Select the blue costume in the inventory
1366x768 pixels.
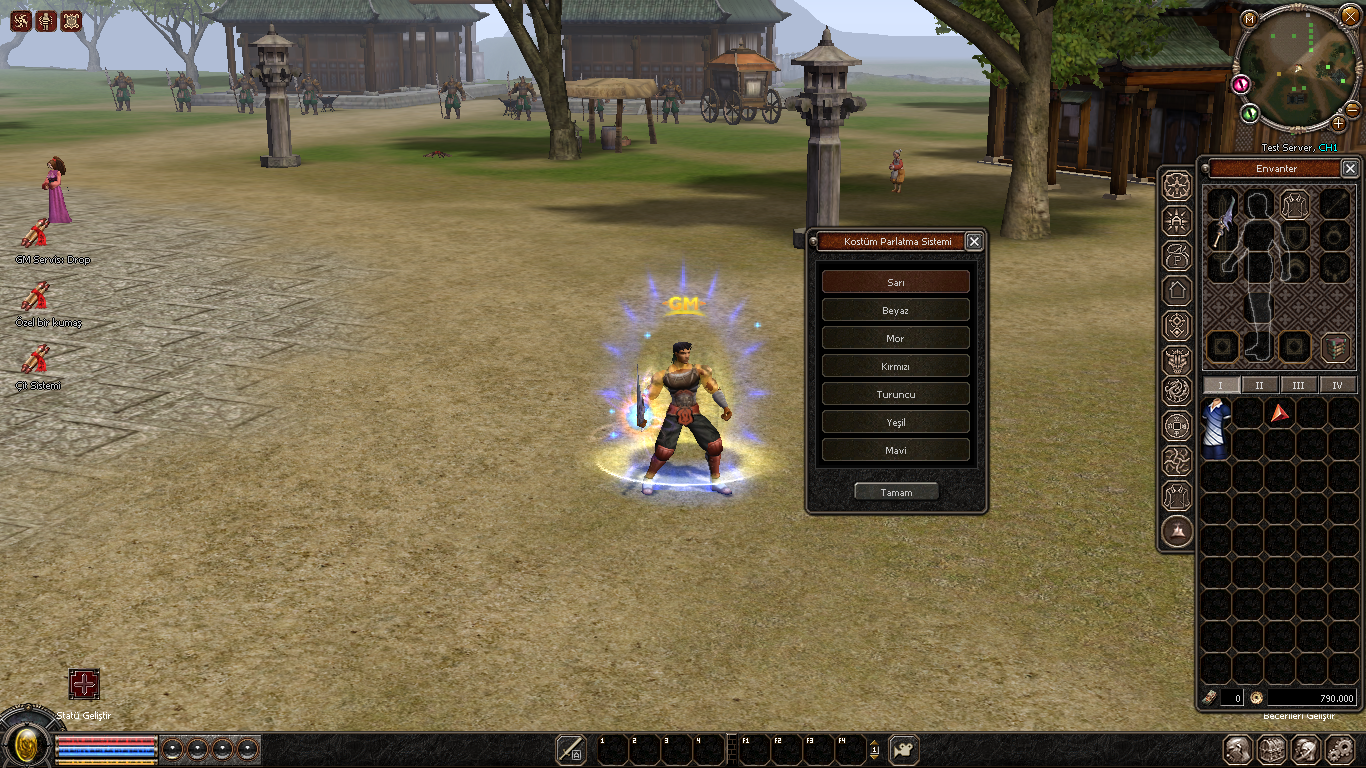pyautogui.click(x=1216, y=428)
